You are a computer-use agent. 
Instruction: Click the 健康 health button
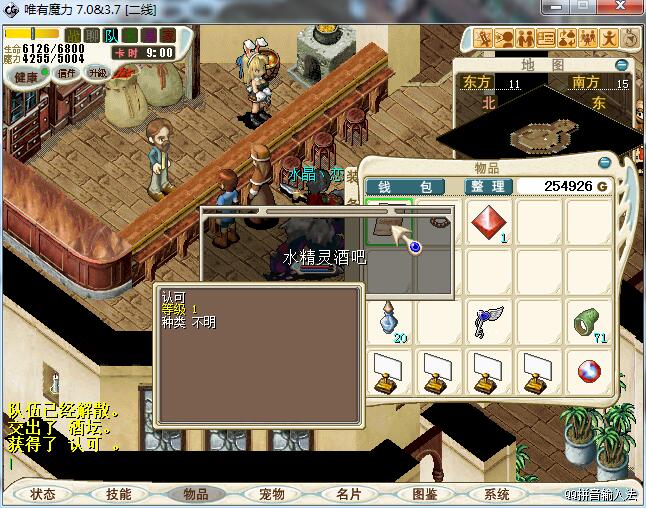pos(27,77)
